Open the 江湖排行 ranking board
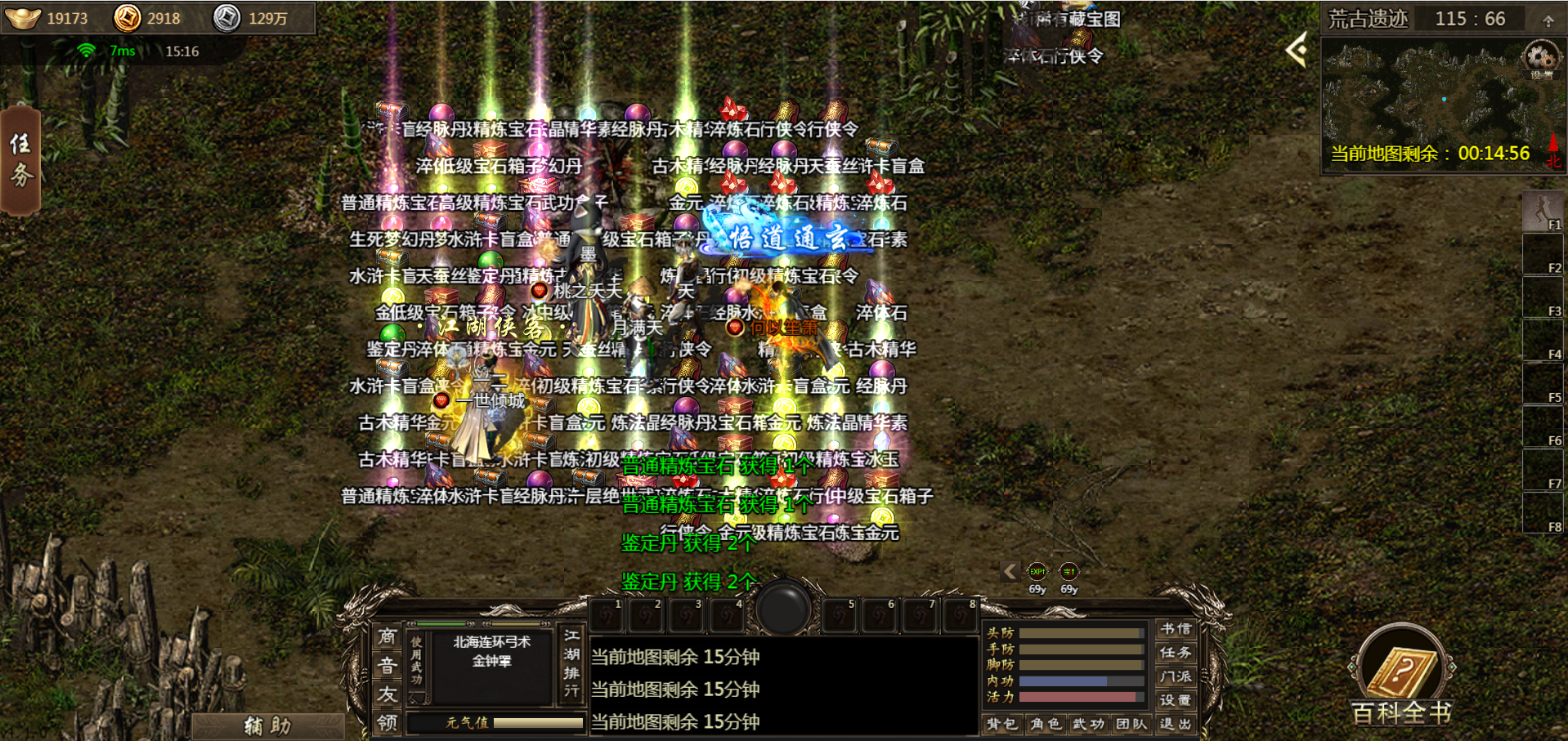The width and height of the screenshot is (1568, 741). (571, 663)
